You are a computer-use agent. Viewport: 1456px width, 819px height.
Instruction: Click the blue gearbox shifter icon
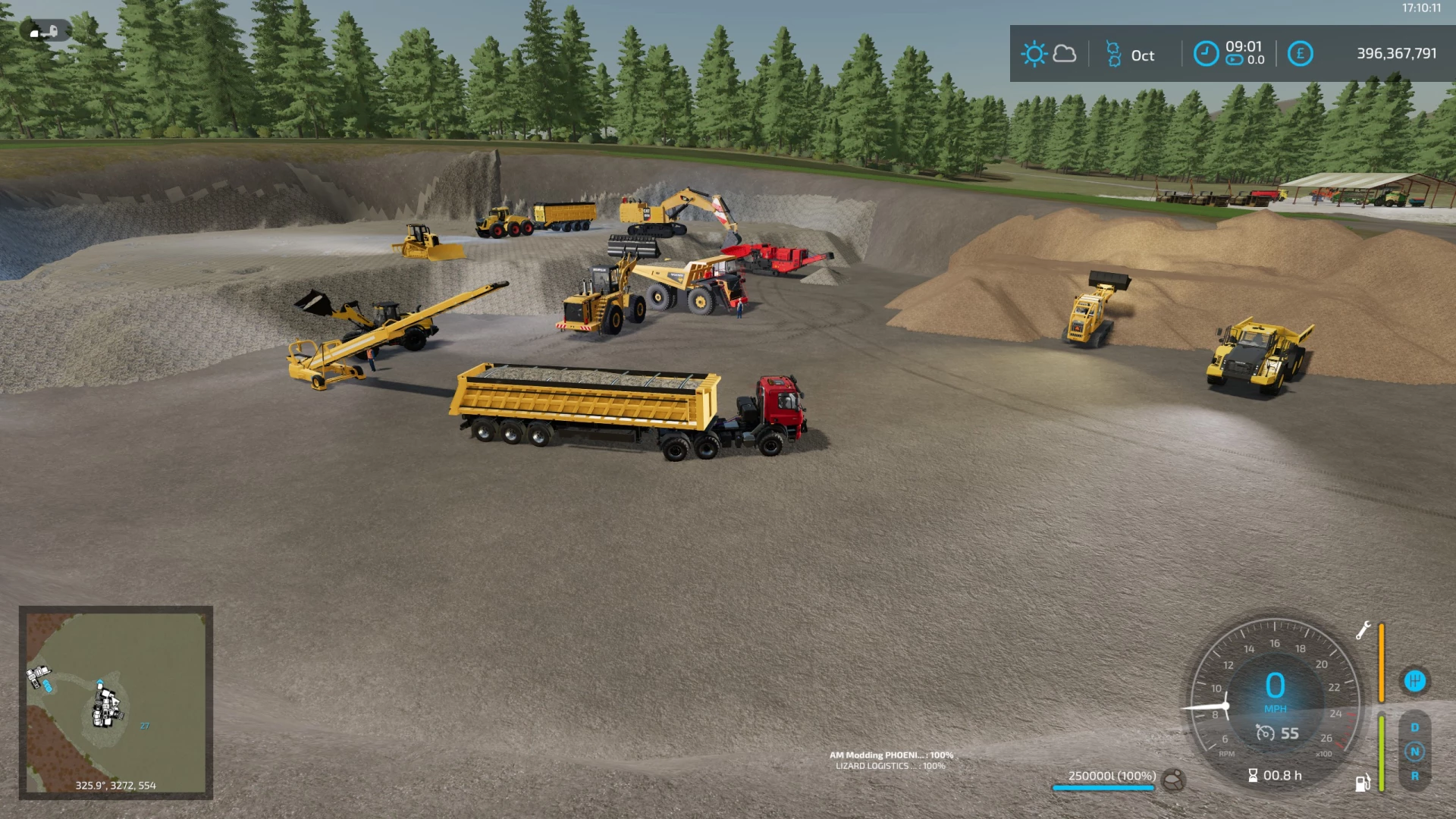(x=1414, y=681)
